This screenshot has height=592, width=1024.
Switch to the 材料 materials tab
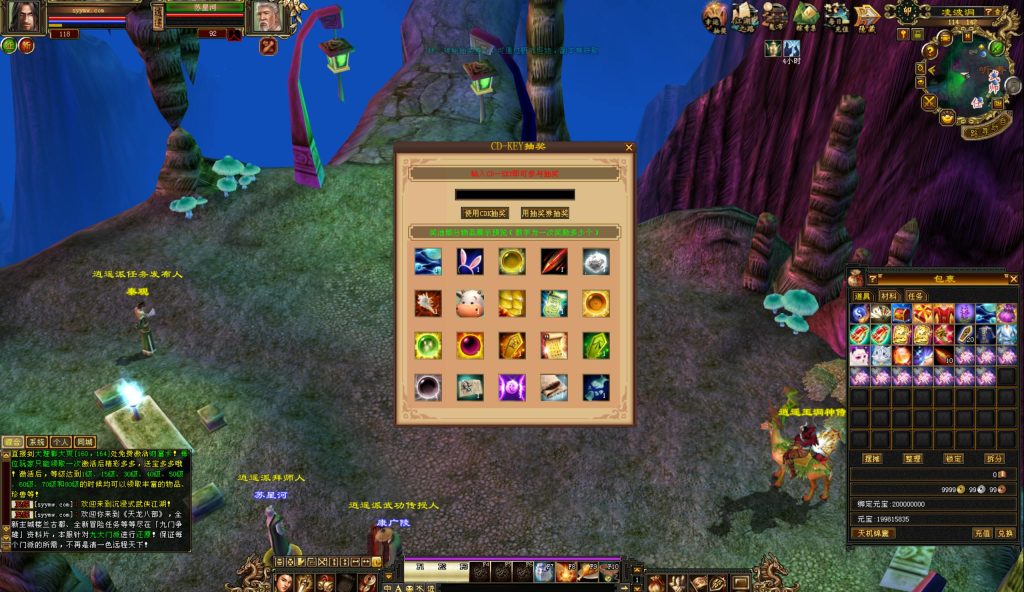tap(888, 296)
